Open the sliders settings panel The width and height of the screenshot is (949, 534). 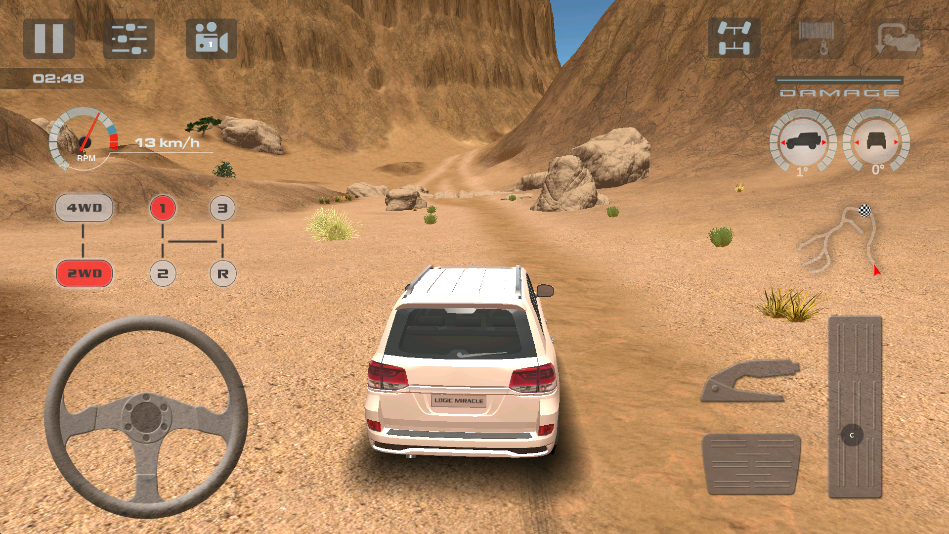(x=129, y=39)
